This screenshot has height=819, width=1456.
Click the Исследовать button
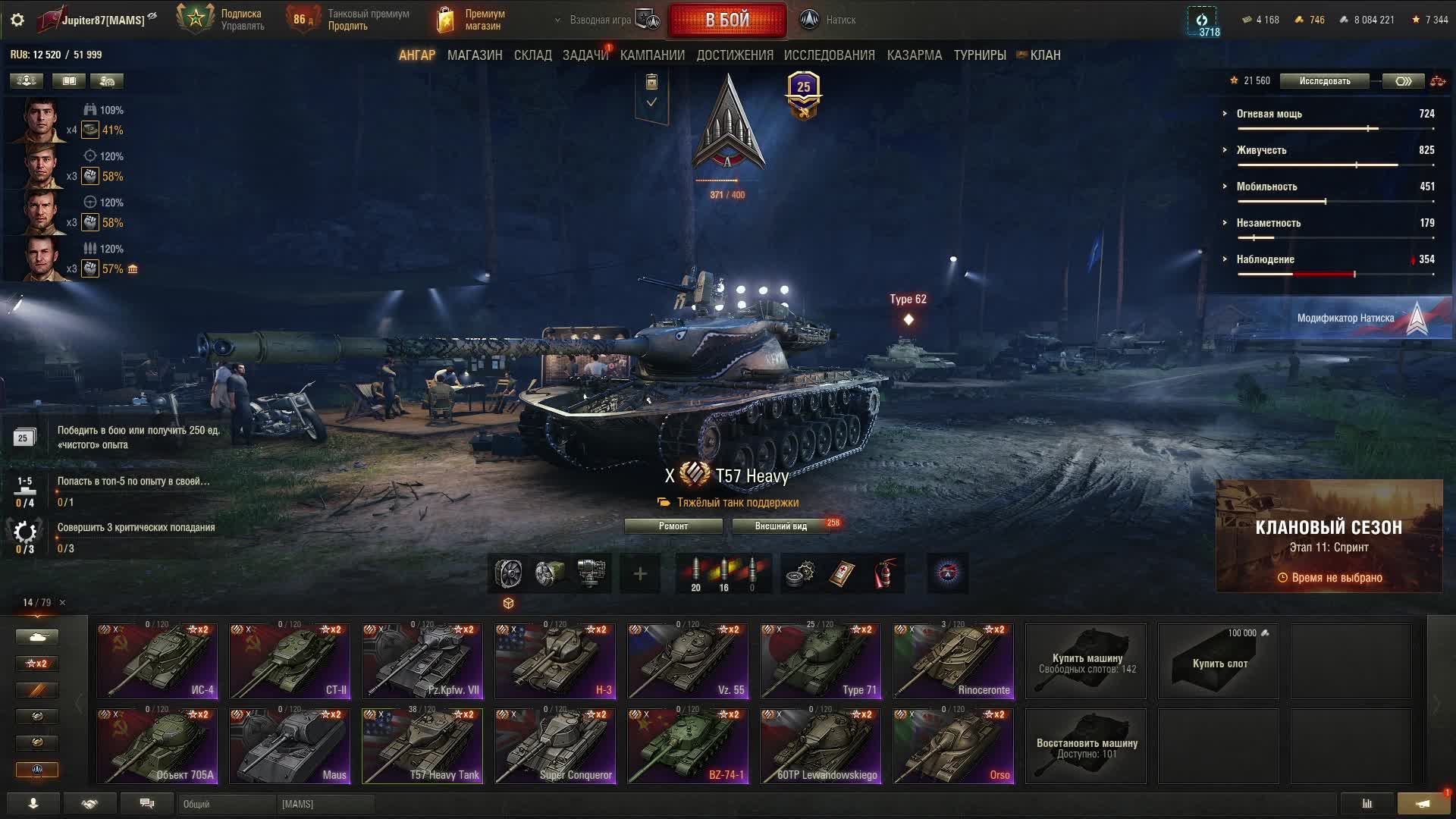pyautogui.click(x=1324, y=81)
